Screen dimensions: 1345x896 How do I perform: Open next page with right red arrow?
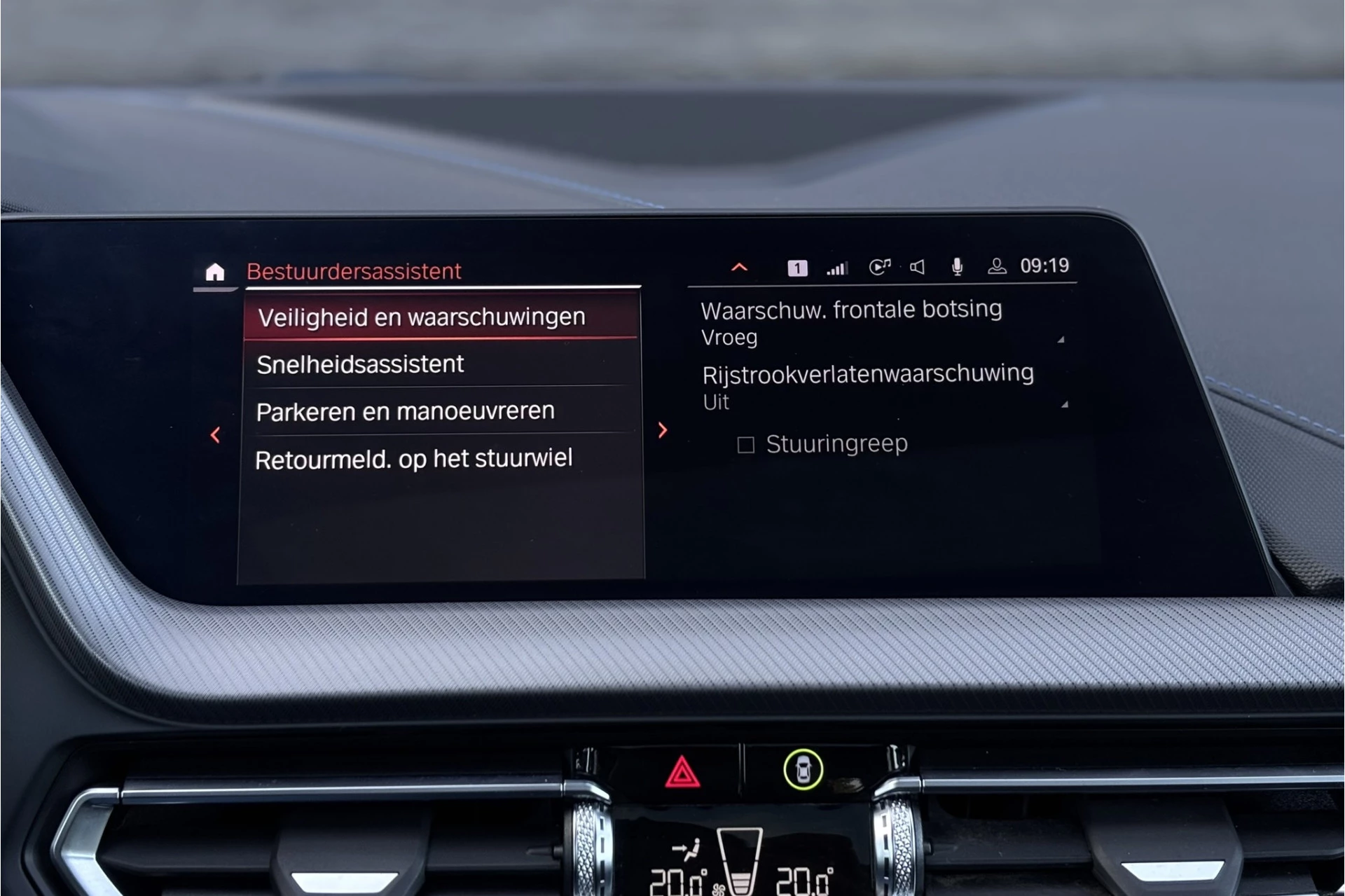663,432
